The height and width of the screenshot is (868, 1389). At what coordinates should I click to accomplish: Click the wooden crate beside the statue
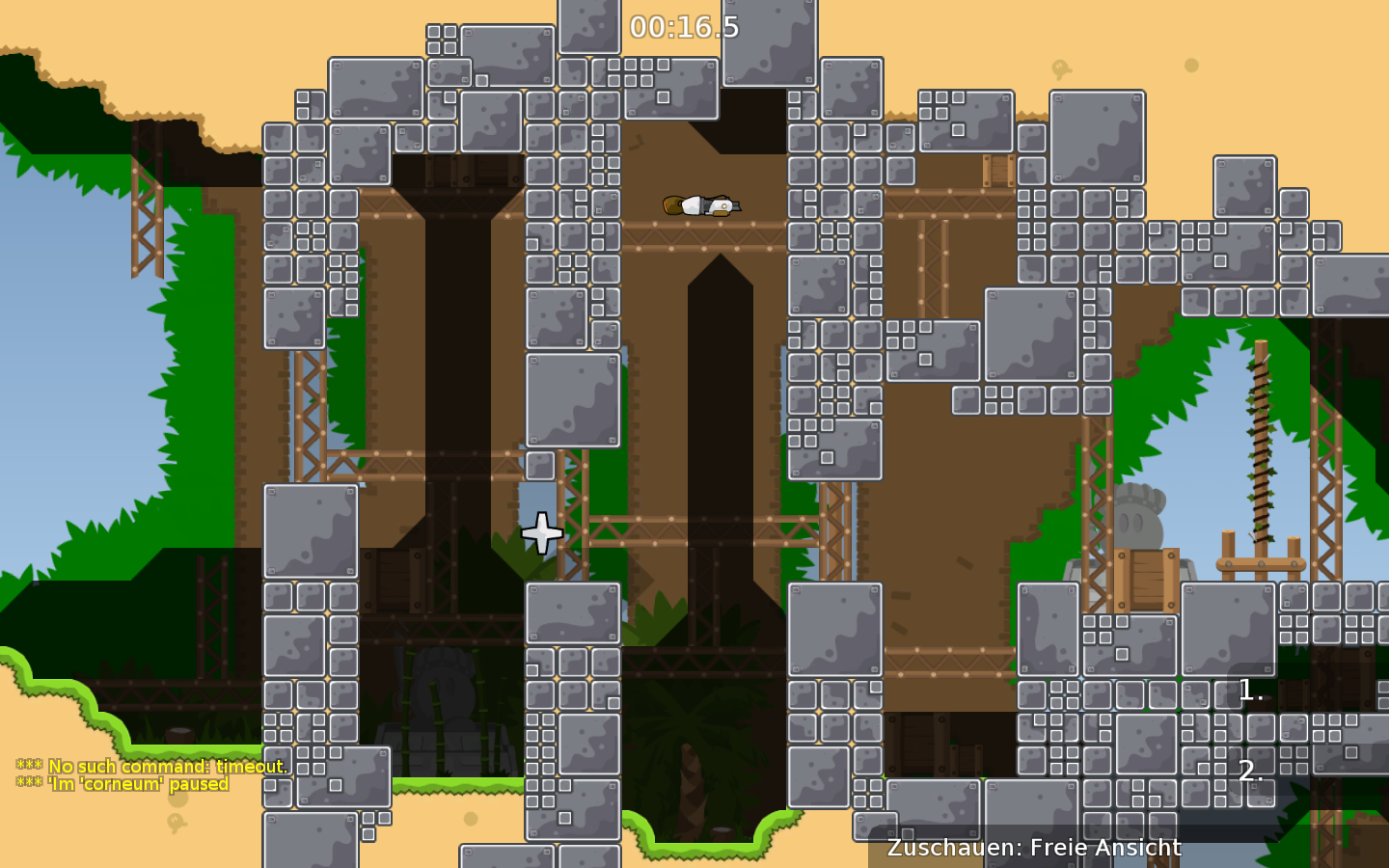coord(1145,579)
